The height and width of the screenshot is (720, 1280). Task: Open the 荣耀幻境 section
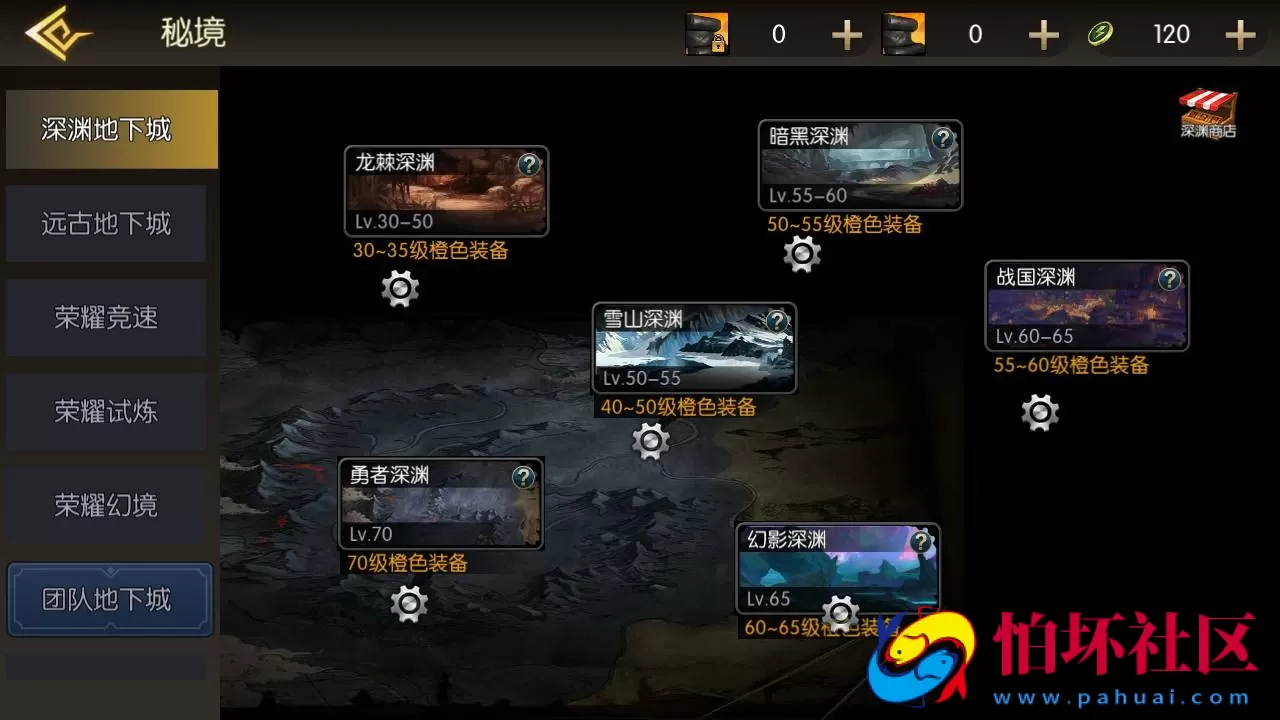pos(106,505)
